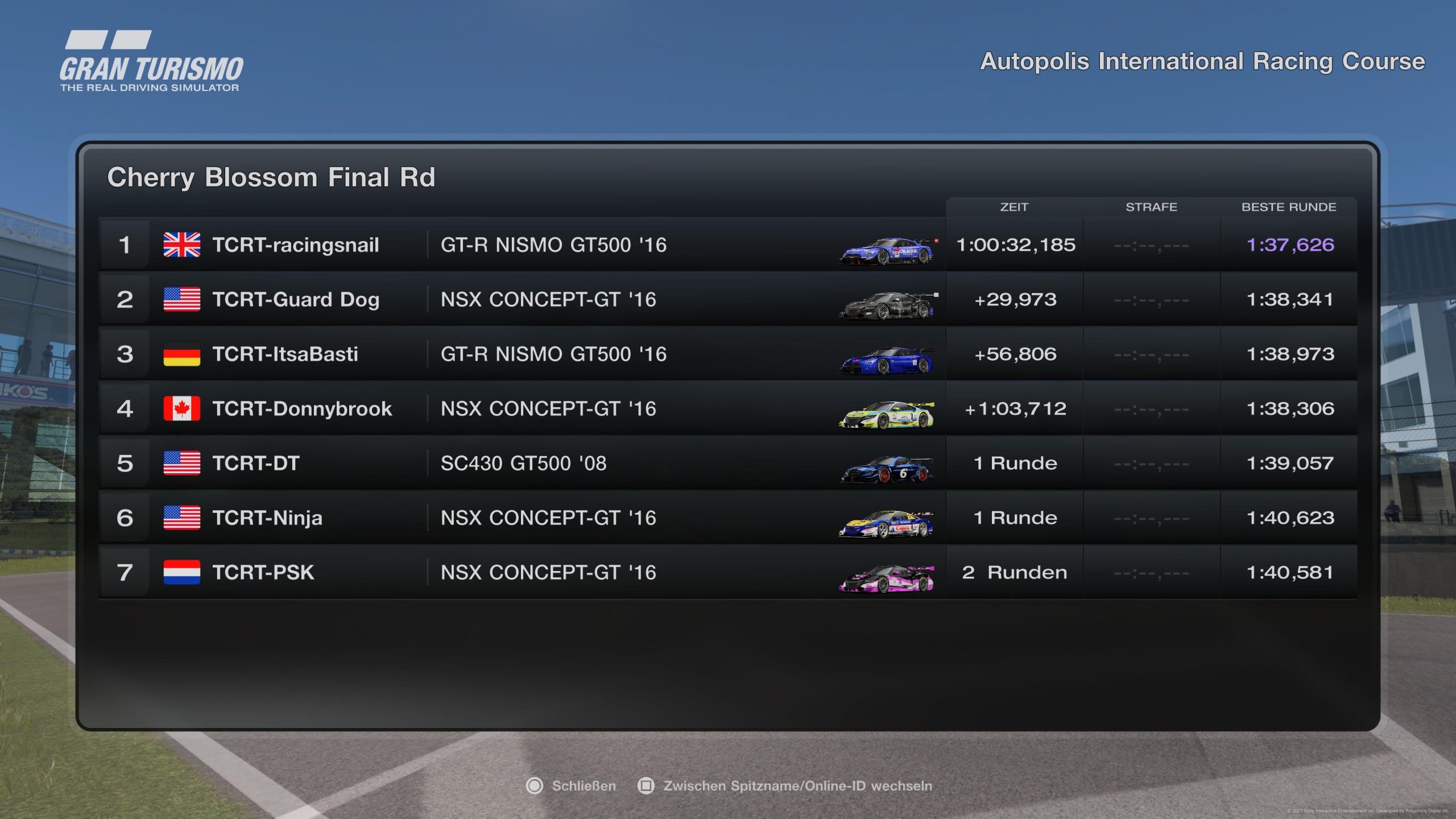Open the STRAFE column header

[x=1152, y=207]
